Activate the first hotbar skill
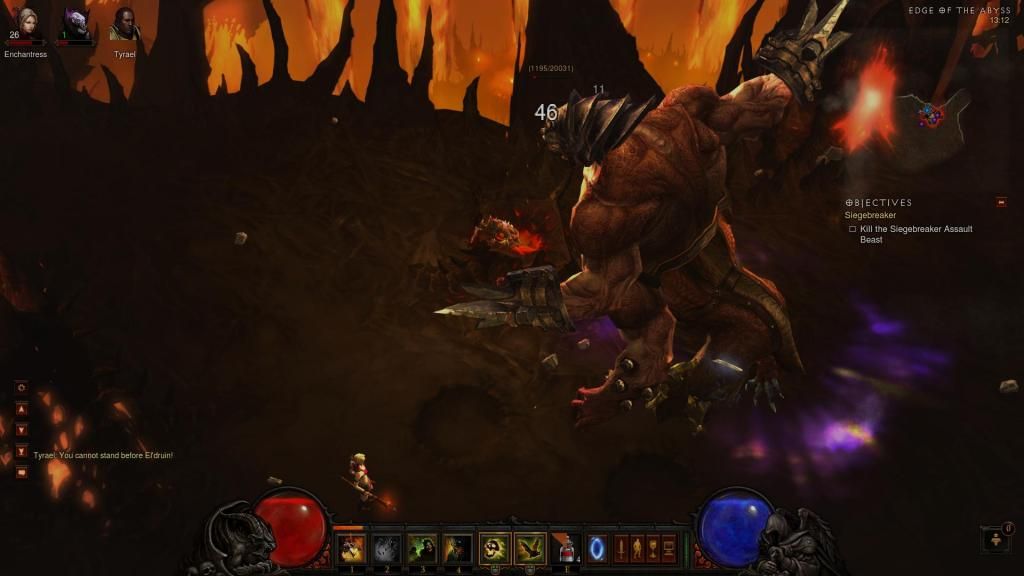This screenshot has width=1024, height=576. [351, 548]
